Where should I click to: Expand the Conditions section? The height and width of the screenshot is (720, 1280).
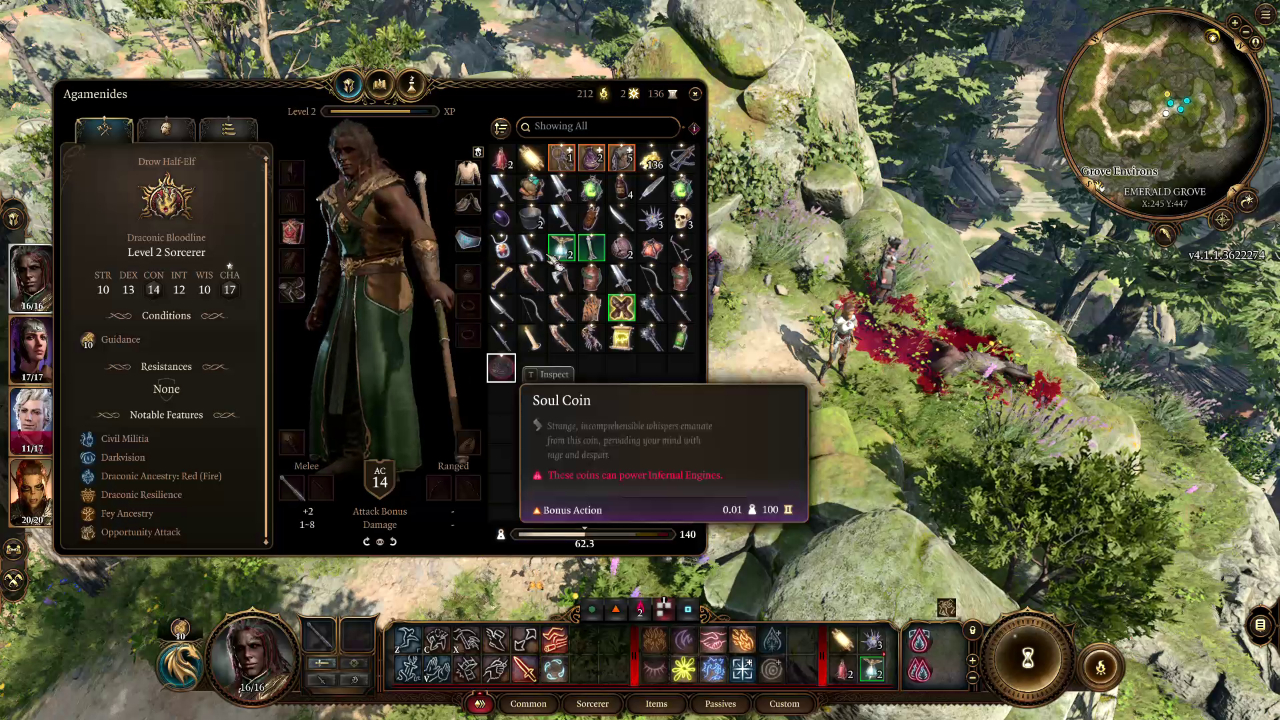pyautogui.click(x=166, y=315)
